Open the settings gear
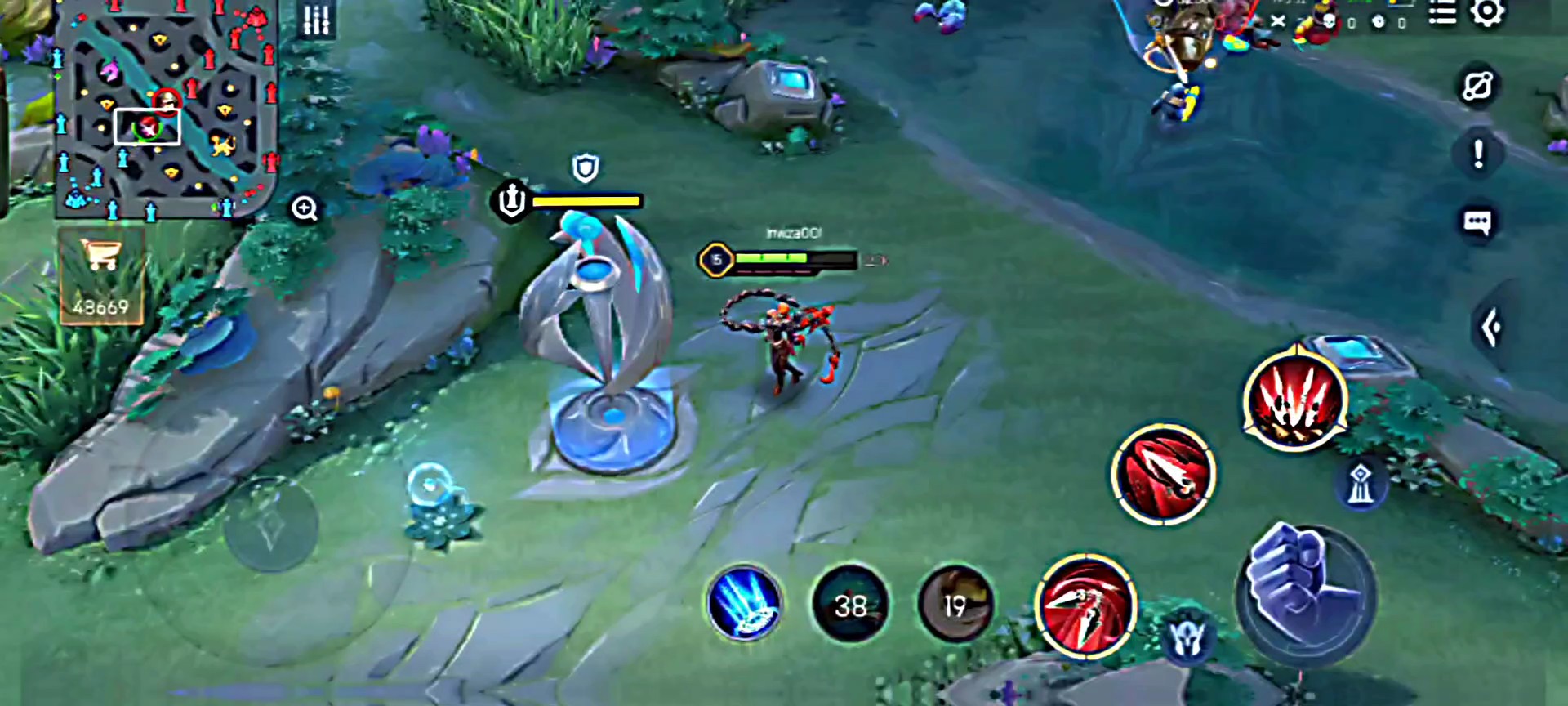1568x706 pixels. click(x=1487, y=14)
